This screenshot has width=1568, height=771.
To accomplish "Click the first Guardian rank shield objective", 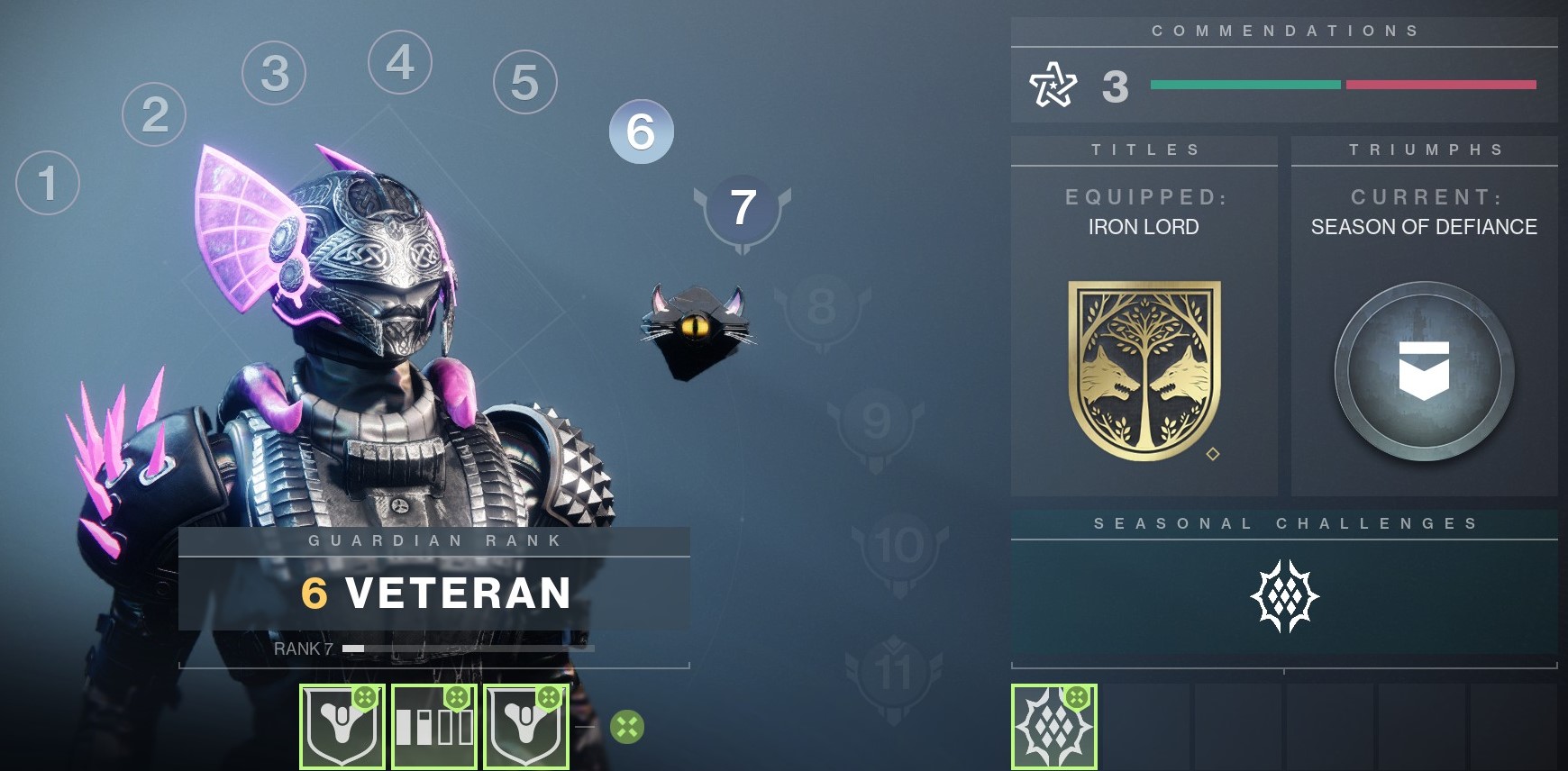I will click(341, 727).
